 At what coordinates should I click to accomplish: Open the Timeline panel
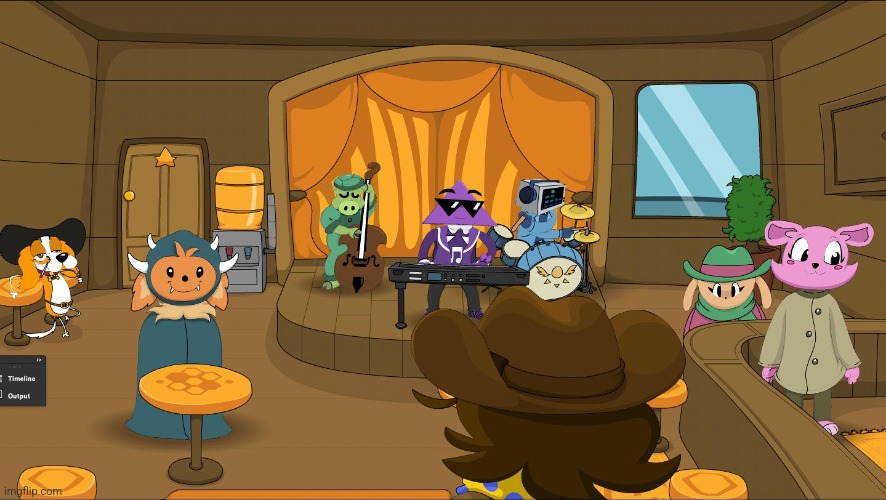click(x=23, y=379)
